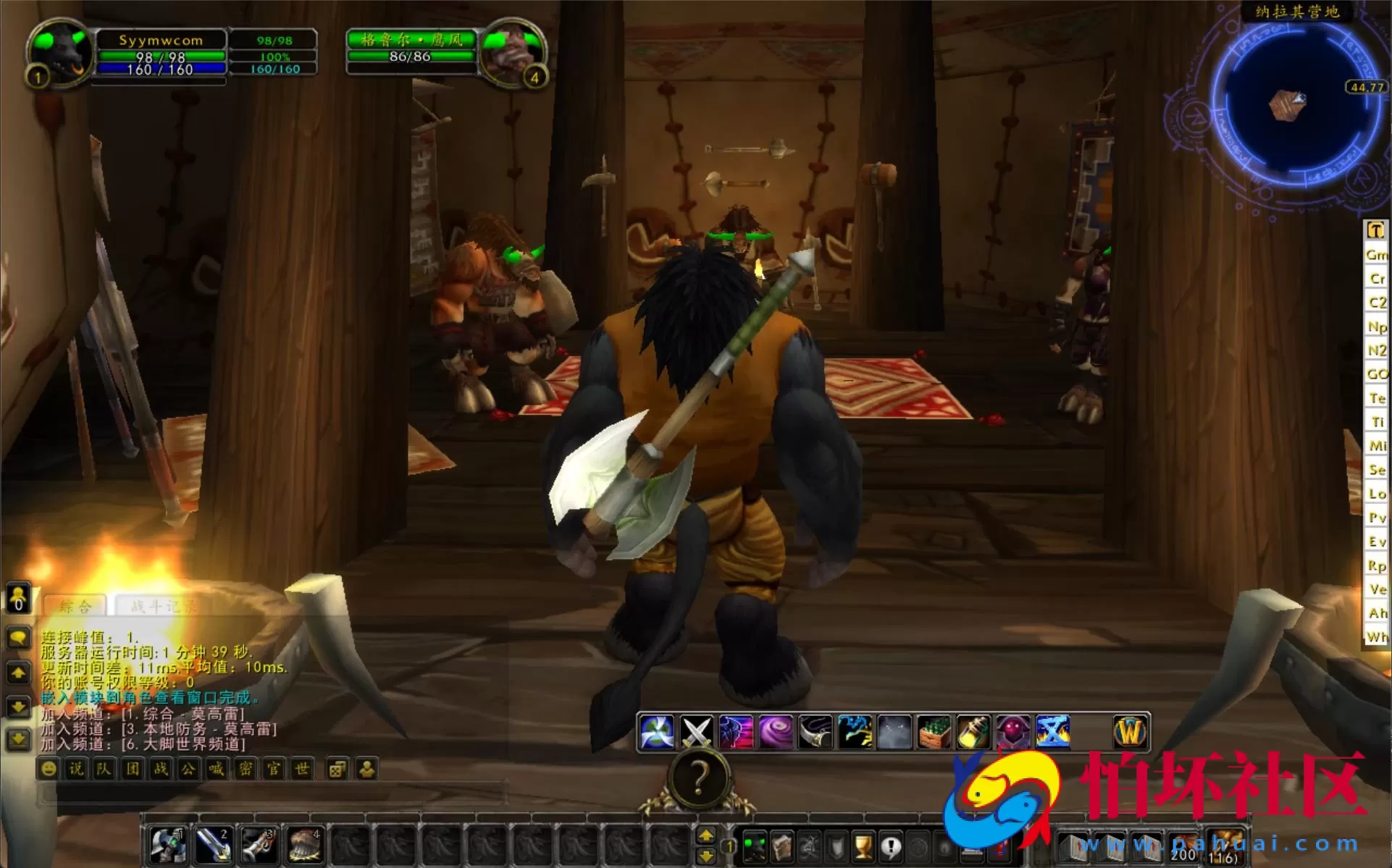Viewport: 1392px width, 868px height.
Task: Click the lantern addon icon
Action: click(x=973, y=732)
